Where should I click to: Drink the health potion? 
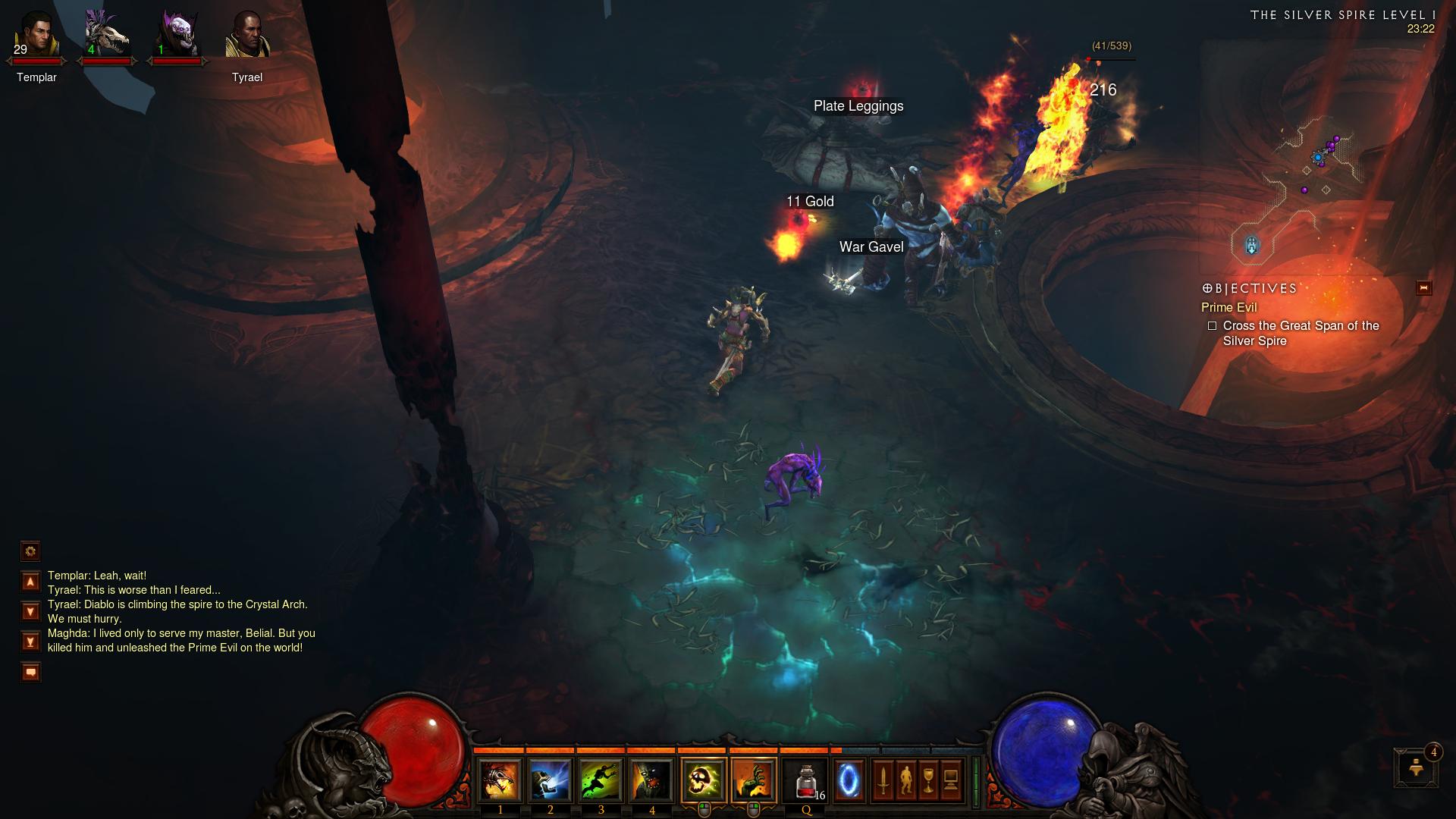pos(807,780)
